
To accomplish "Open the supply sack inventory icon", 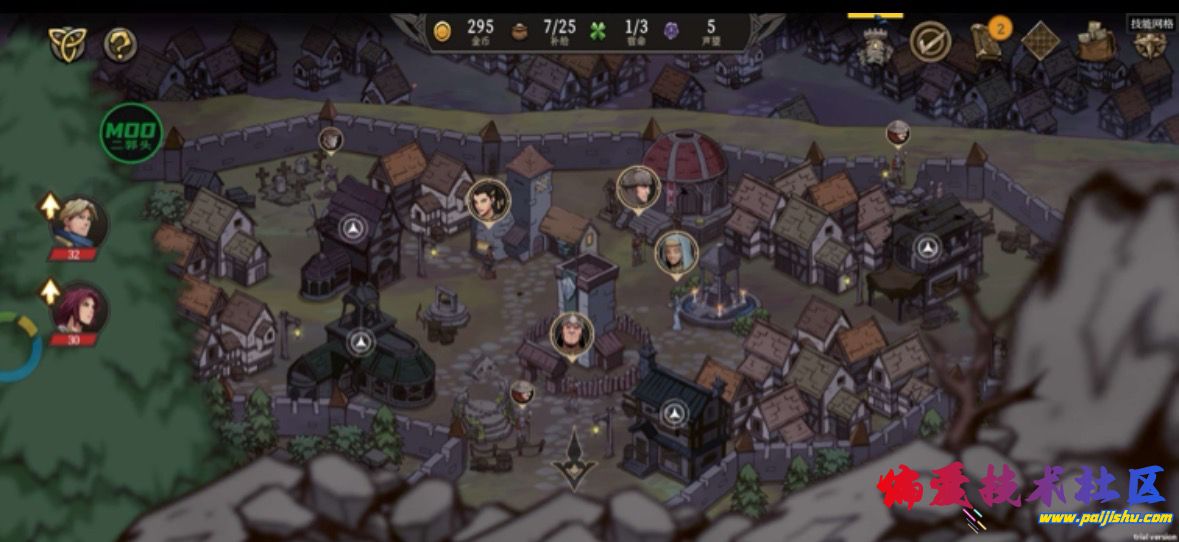I will tap(1096, 42).
